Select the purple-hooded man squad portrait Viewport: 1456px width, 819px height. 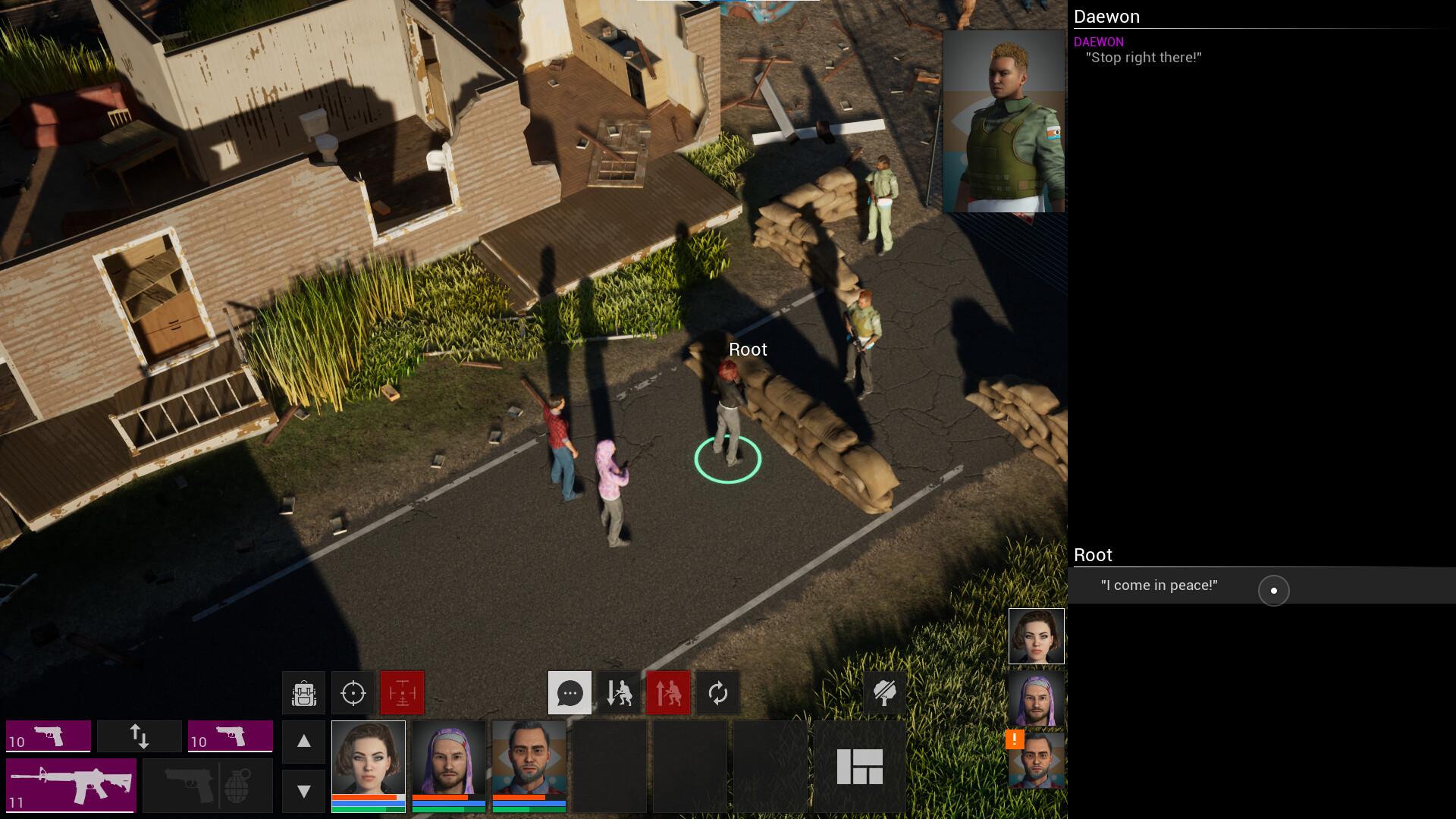pyautogui.click(x=449, y=766)
